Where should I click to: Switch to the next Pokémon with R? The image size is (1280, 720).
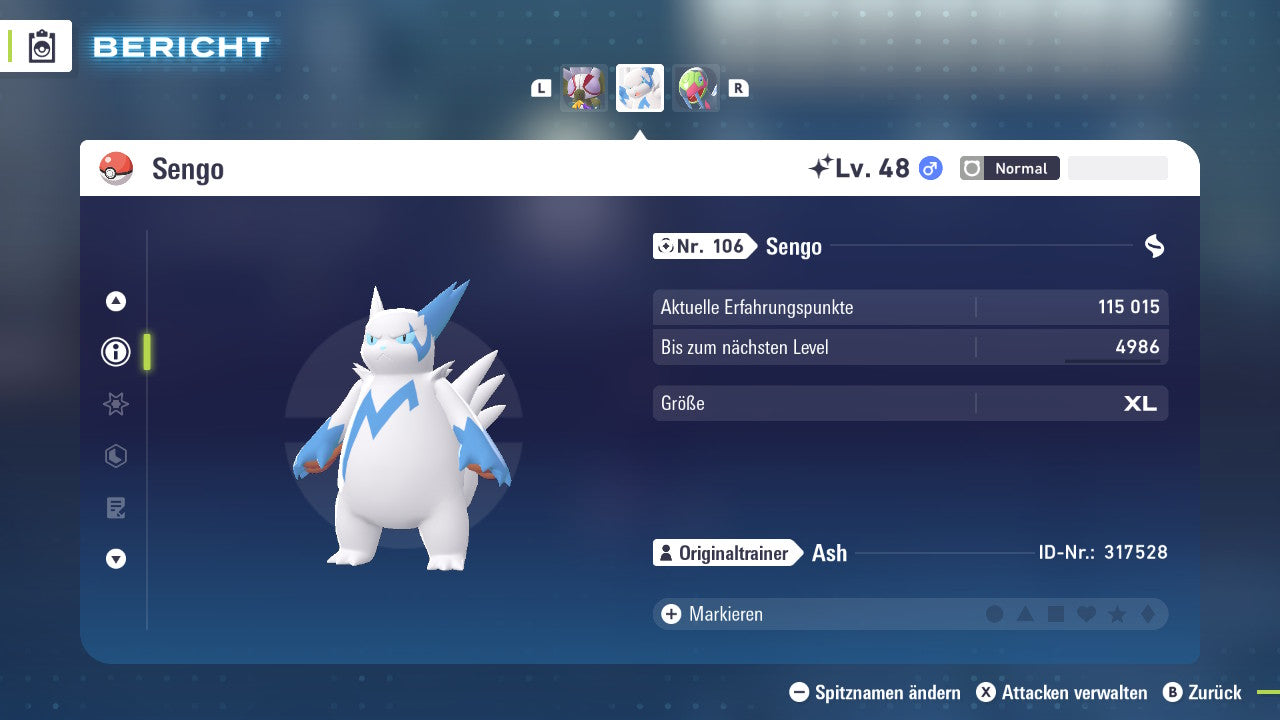(738, 87)
